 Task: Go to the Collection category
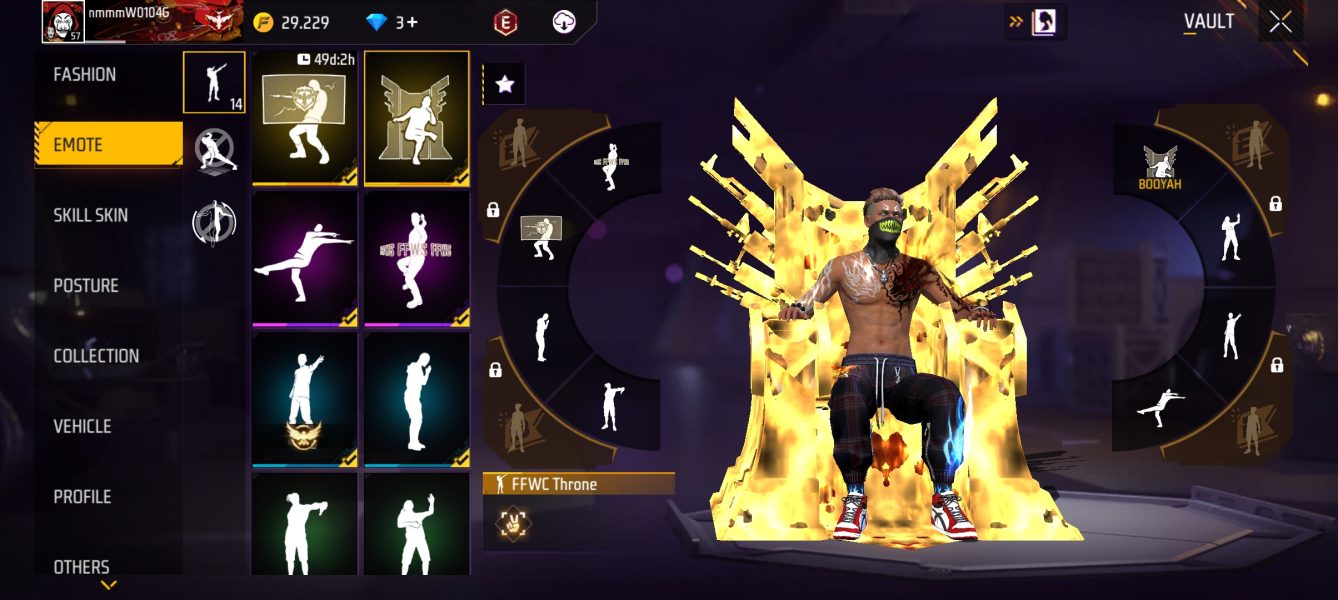coord(96,356)
